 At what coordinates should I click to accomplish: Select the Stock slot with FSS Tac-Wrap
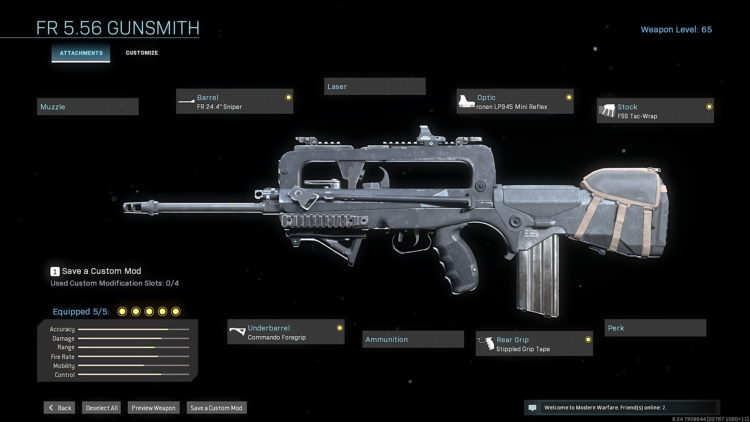(655, 110)
